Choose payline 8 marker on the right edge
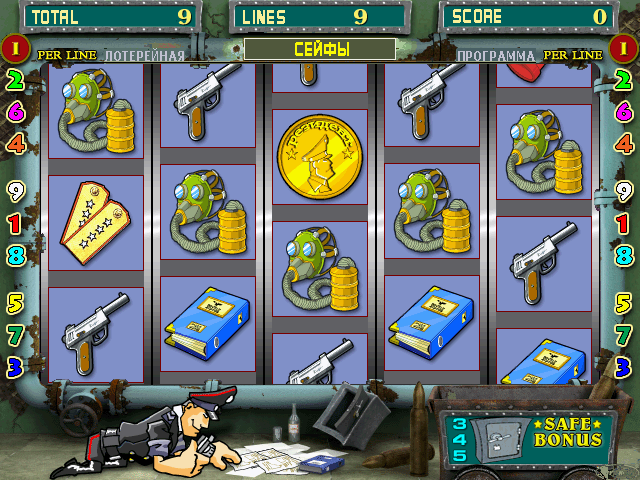Screen dimensions: 640x480 (624, 255)
